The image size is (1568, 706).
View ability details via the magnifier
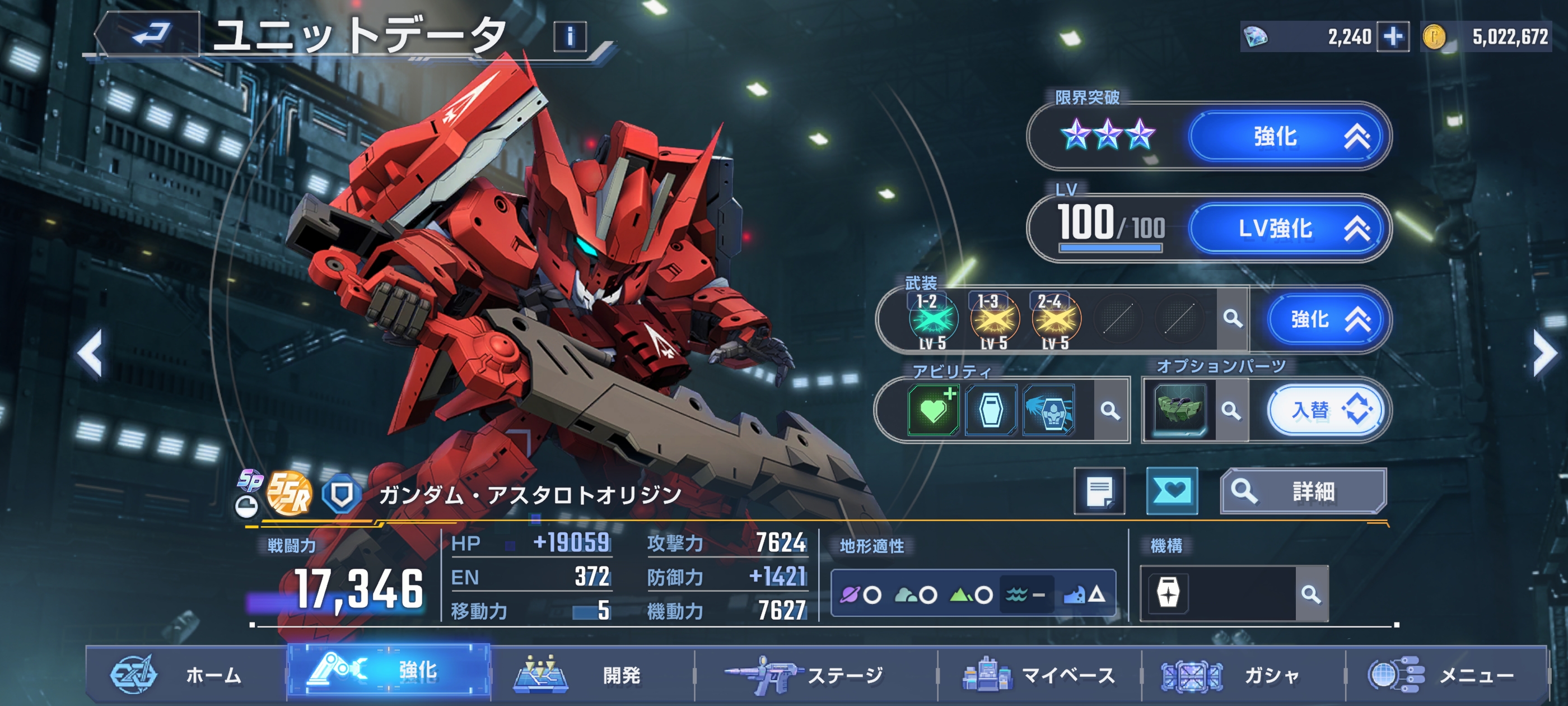(x=1110, y=411)
